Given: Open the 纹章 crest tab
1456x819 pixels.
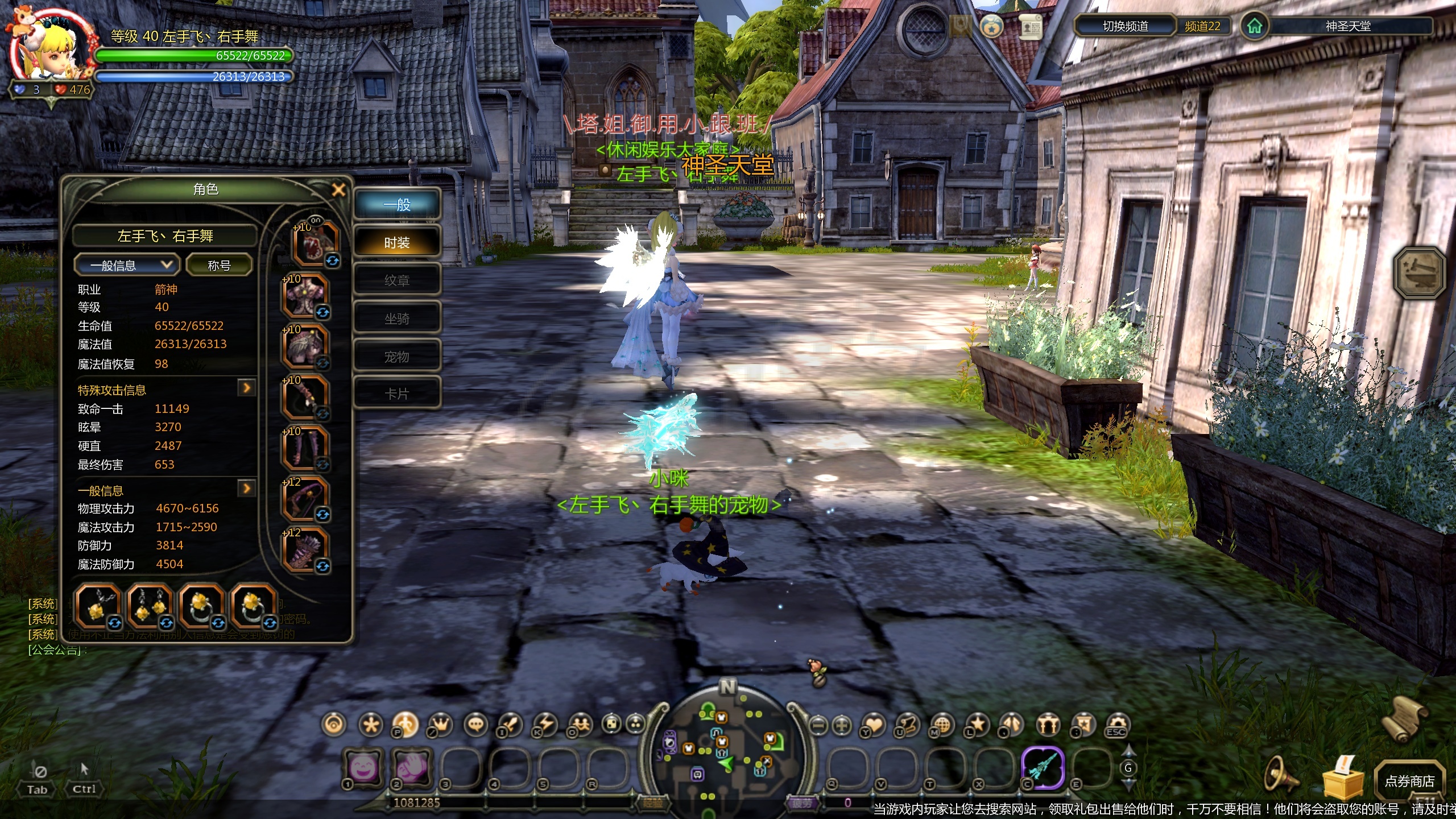Looking at the screenshot, I should 397,280.
